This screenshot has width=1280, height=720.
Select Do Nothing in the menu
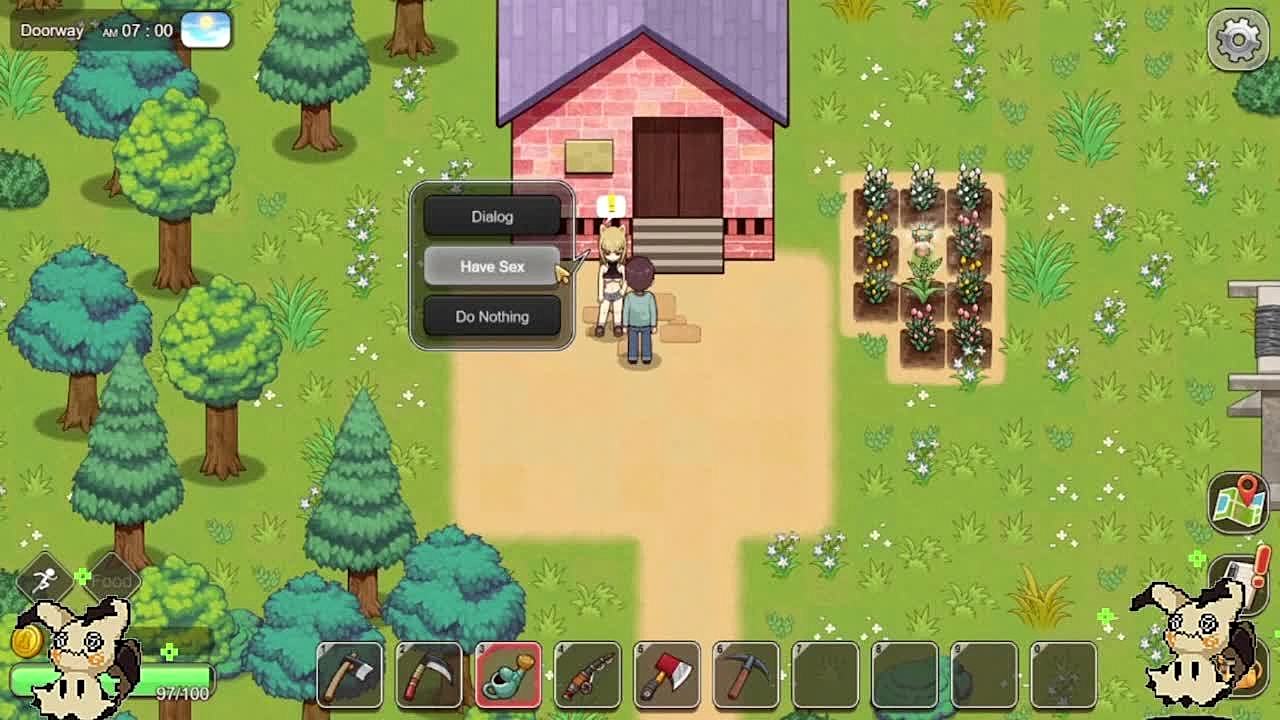click(491, 316)
